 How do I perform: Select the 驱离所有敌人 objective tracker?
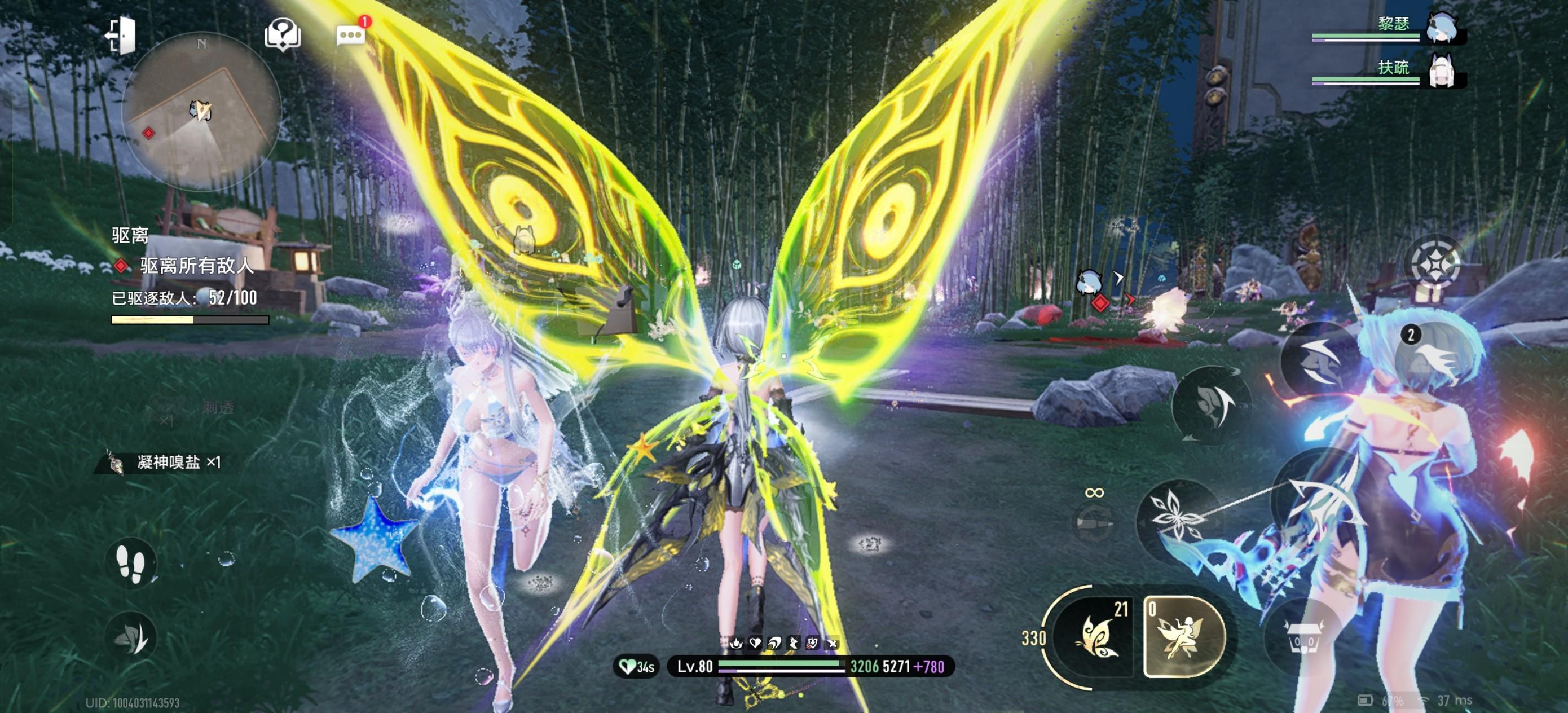tap(195, 266)
